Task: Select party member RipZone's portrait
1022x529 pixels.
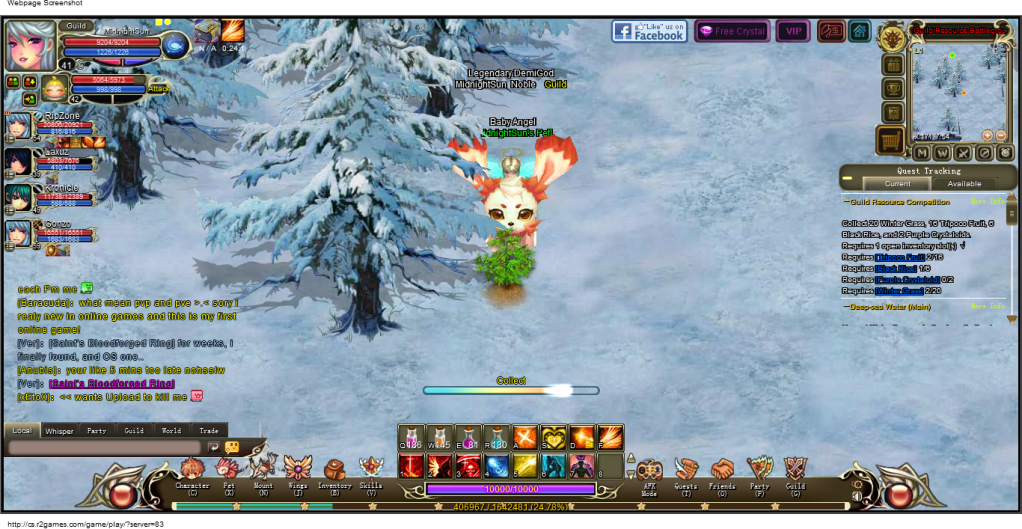Action: click(x=19, y=128)
